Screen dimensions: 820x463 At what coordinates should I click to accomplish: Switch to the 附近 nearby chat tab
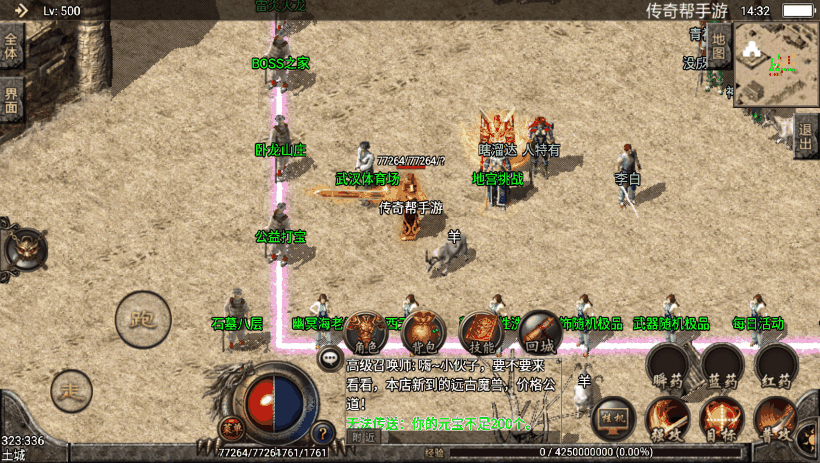[364, 437]
